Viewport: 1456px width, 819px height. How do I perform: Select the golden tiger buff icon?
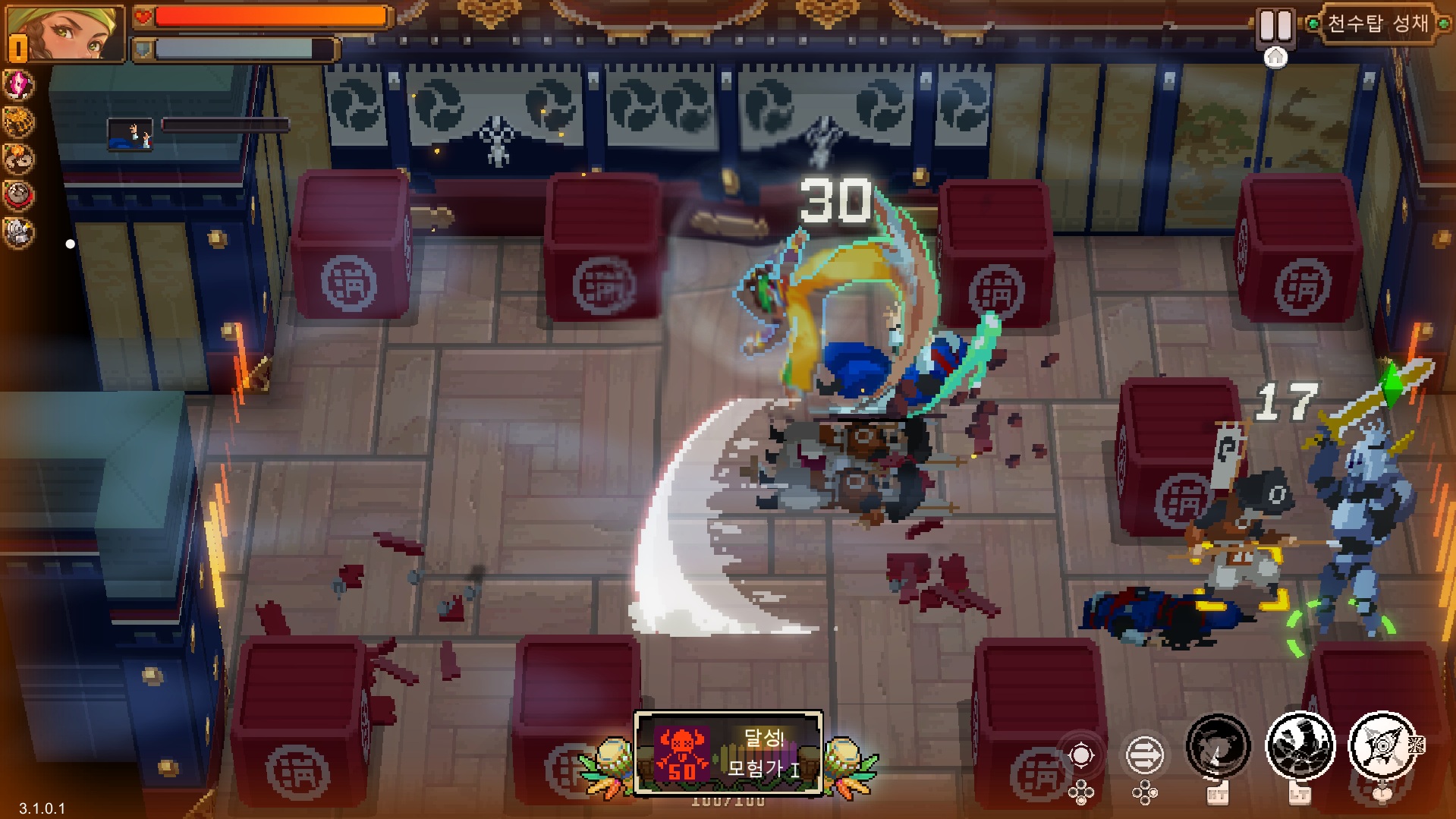pyautogui.click(x=18, y=121)
